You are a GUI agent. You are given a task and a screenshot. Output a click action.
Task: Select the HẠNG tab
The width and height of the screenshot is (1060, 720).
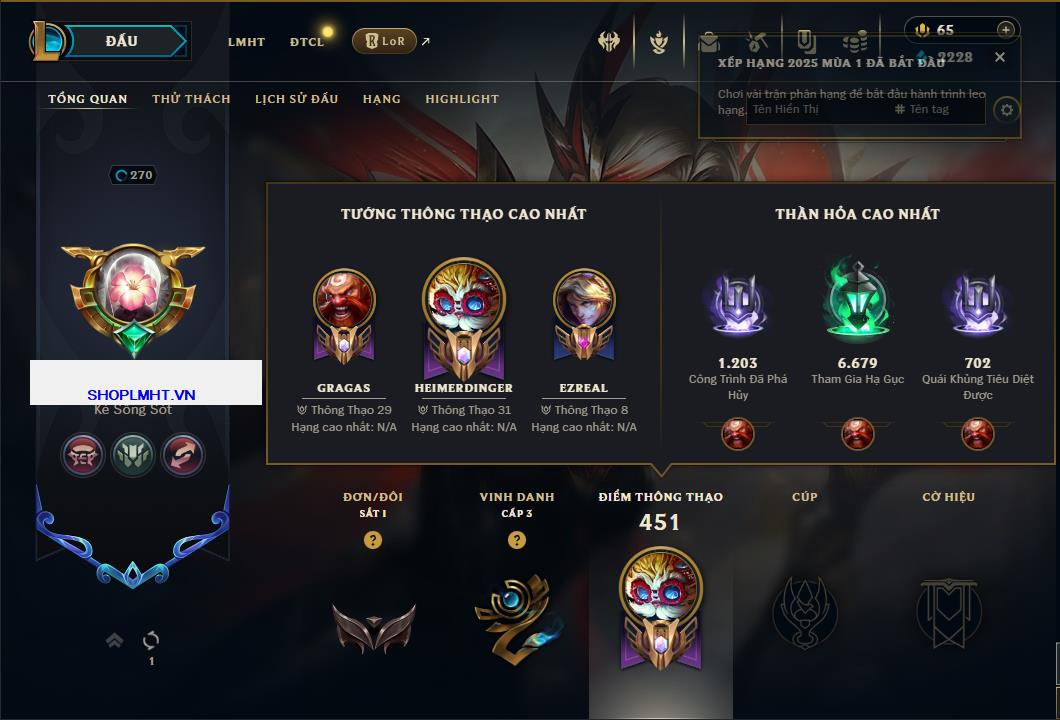381,99
